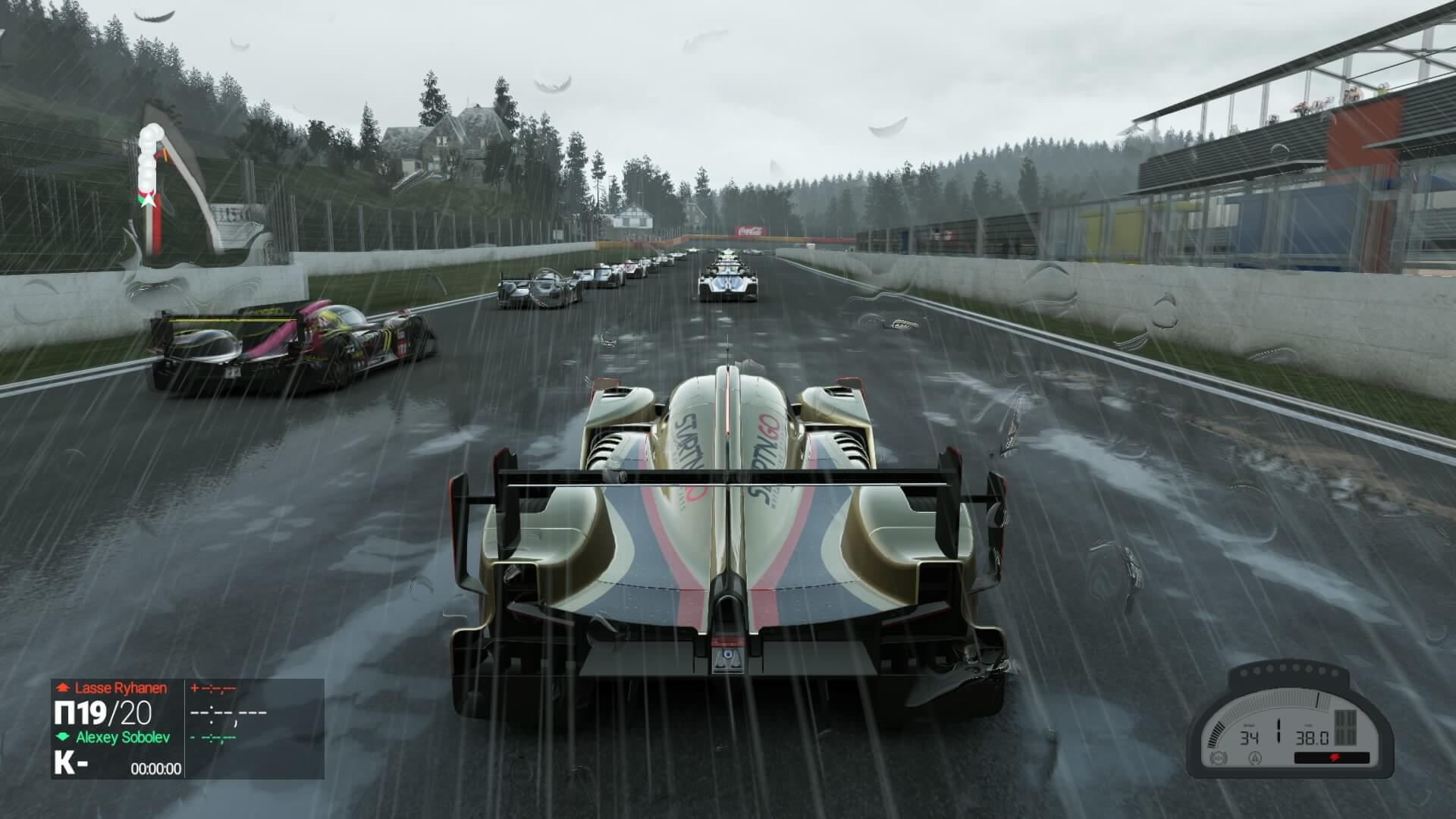Toggle the K- kinetic energy indicator

tap(70, 764)
